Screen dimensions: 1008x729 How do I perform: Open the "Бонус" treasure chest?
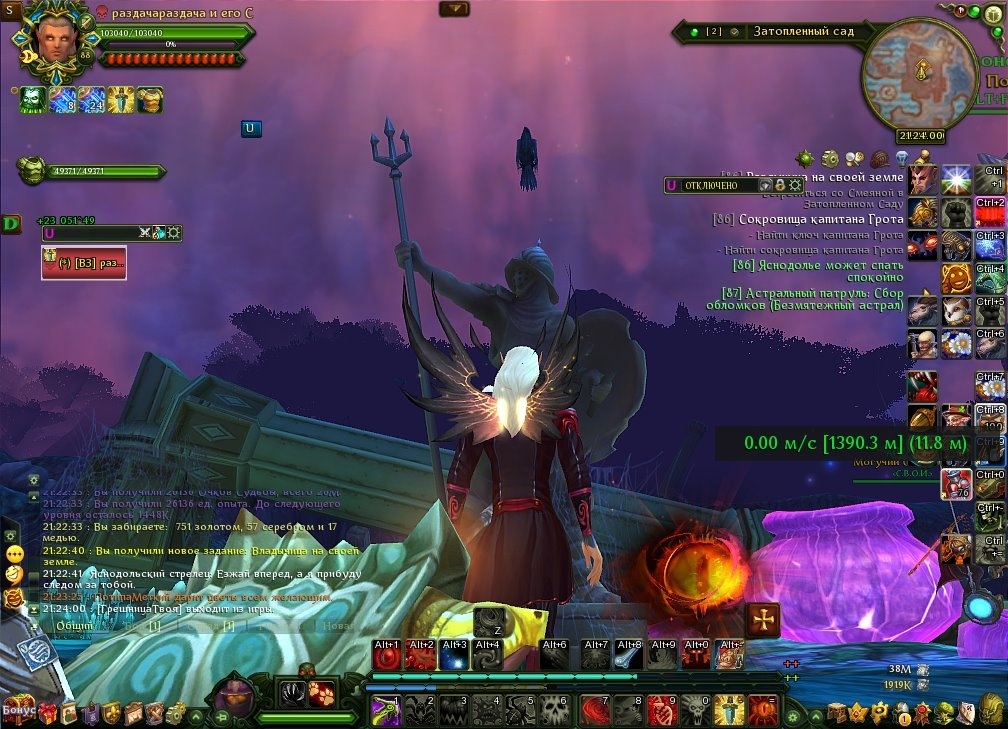(17, 712)
